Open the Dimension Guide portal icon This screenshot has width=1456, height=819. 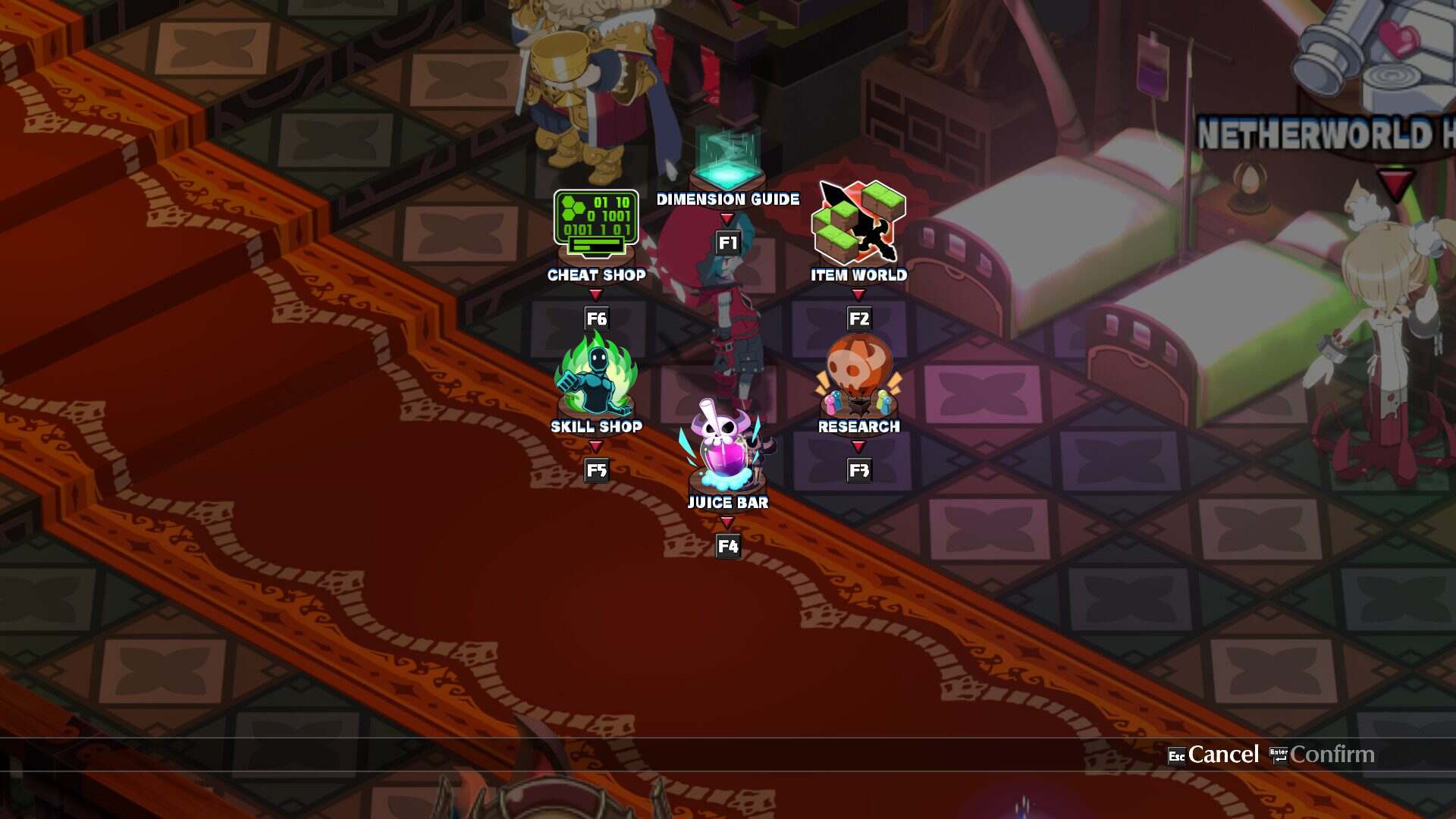728,155
